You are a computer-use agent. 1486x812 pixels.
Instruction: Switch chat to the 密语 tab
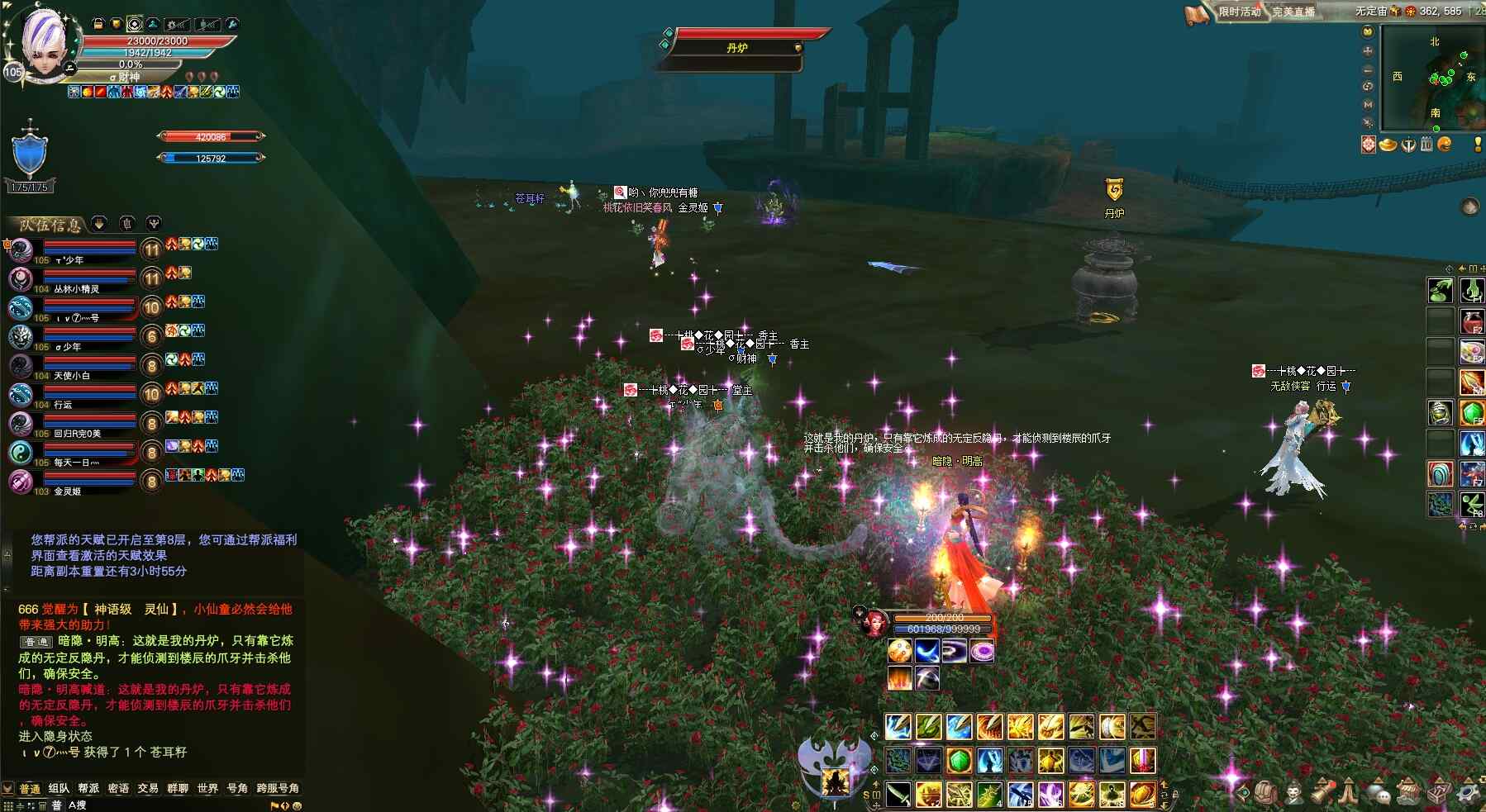[118, 788]
